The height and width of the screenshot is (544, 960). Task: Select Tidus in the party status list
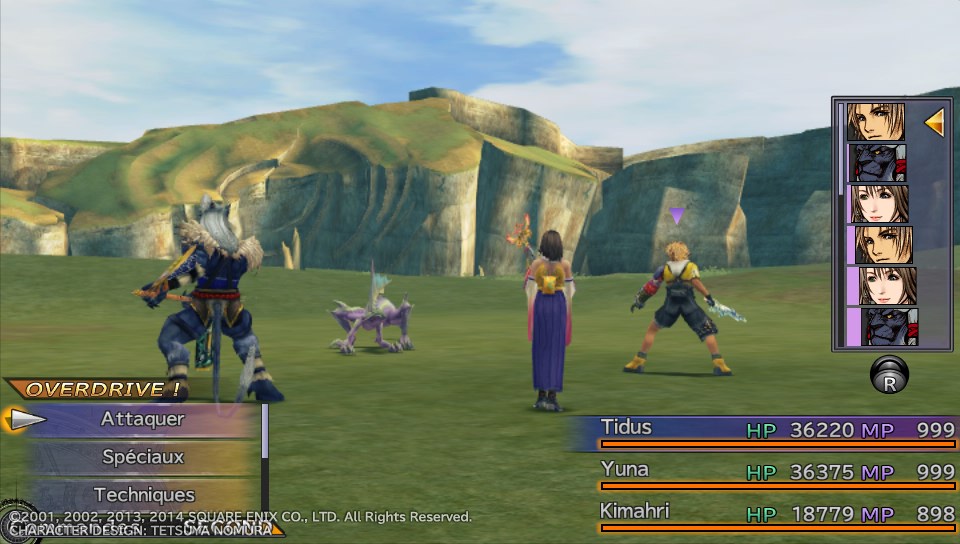[762, 430]
